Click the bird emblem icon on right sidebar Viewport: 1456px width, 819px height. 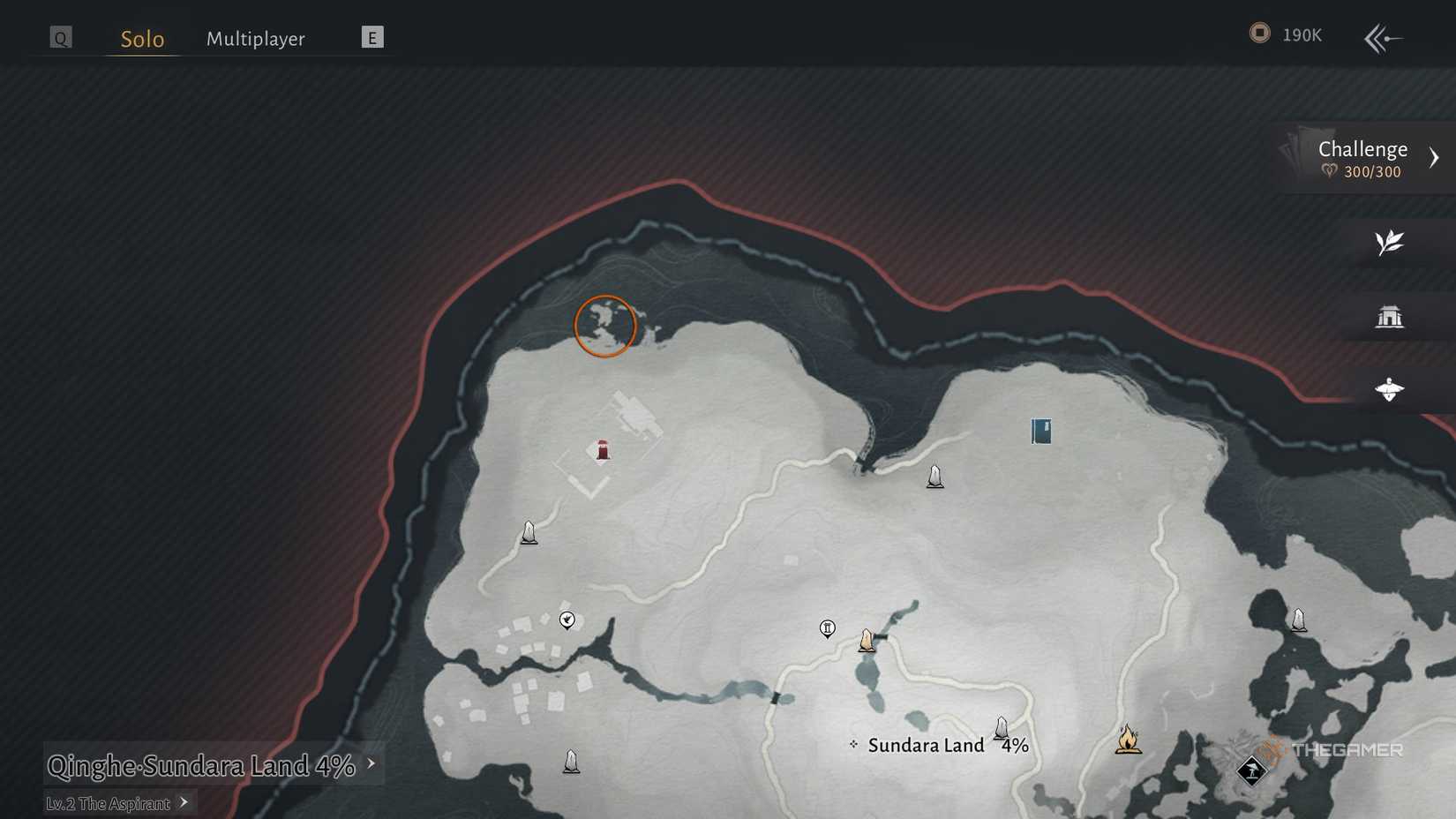coord(1390,390)
